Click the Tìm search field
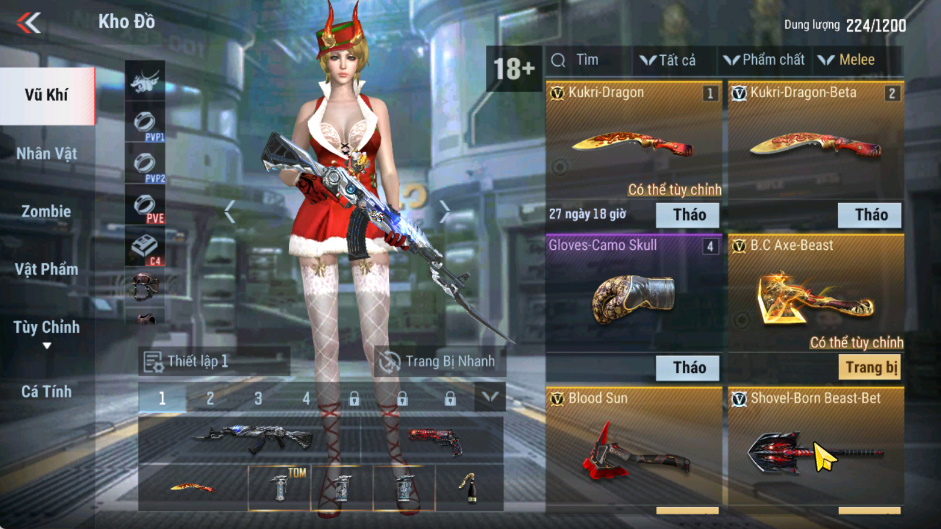This screenshot has width=941, height=529. (x=588, y=60)
